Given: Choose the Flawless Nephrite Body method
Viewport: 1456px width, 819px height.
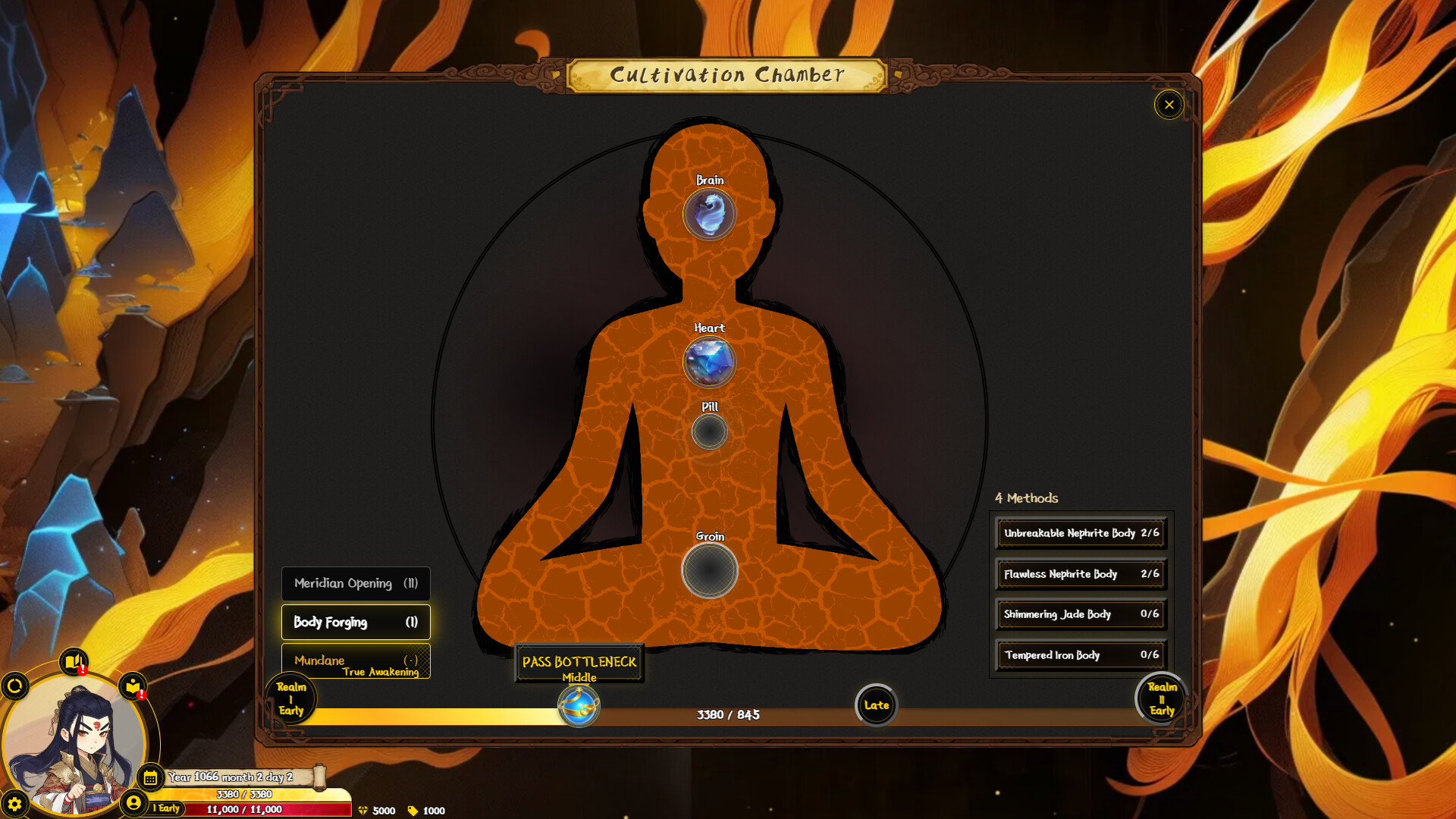Looking at the screenshot, I should coord(1081,574).
